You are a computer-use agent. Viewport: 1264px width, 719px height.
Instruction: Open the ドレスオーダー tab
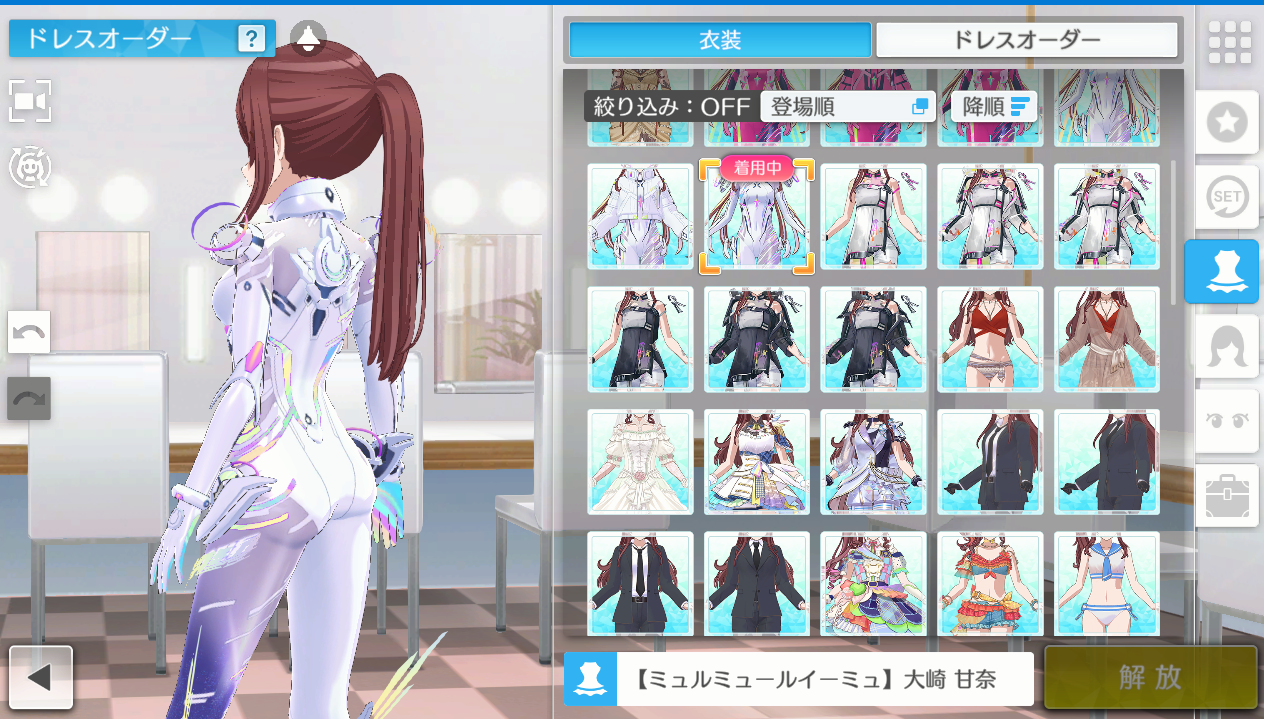[x=1026, y=40]
